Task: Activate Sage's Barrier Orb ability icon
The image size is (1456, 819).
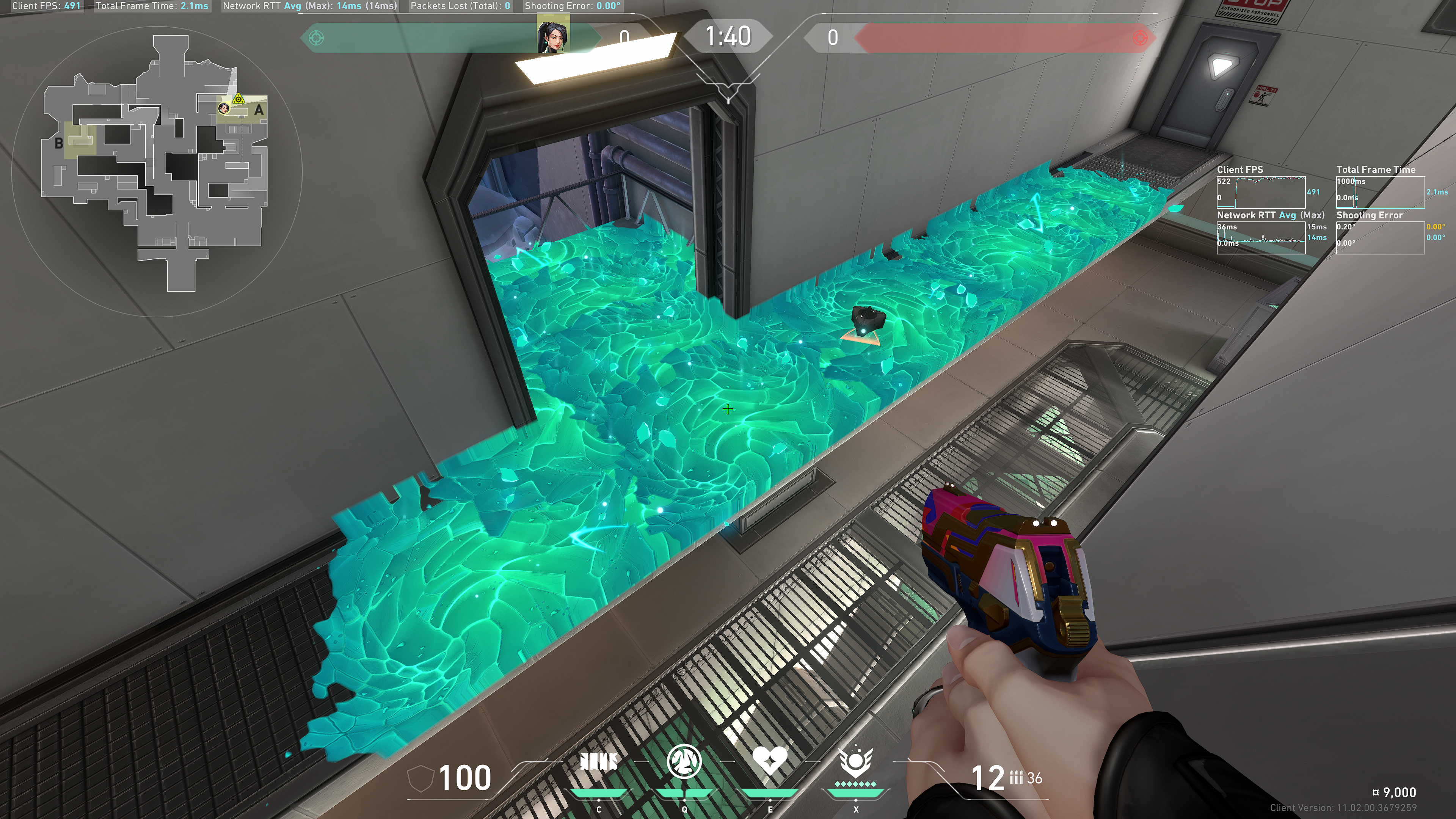Action: coord(599,763)
